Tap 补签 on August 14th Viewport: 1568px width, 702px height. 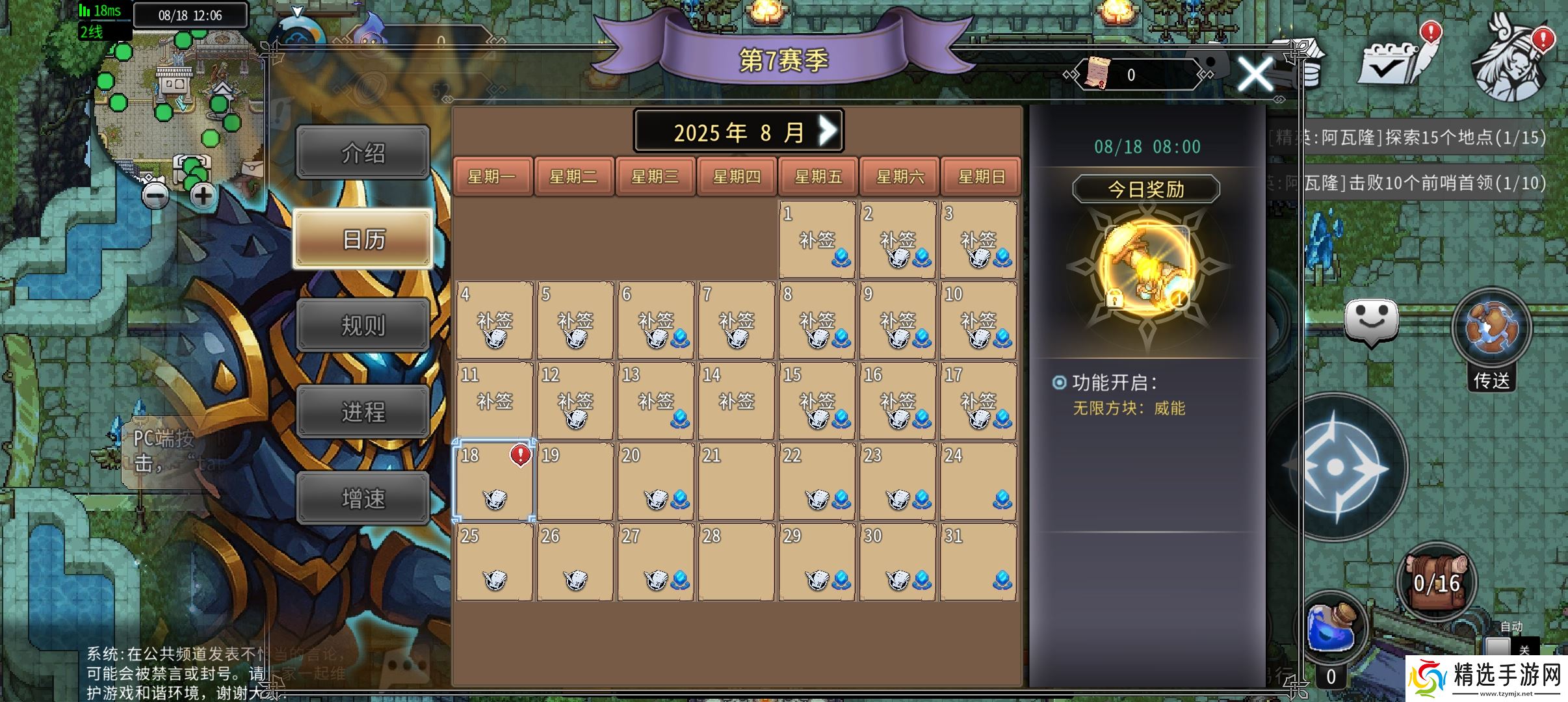click(x=737, y=402)
